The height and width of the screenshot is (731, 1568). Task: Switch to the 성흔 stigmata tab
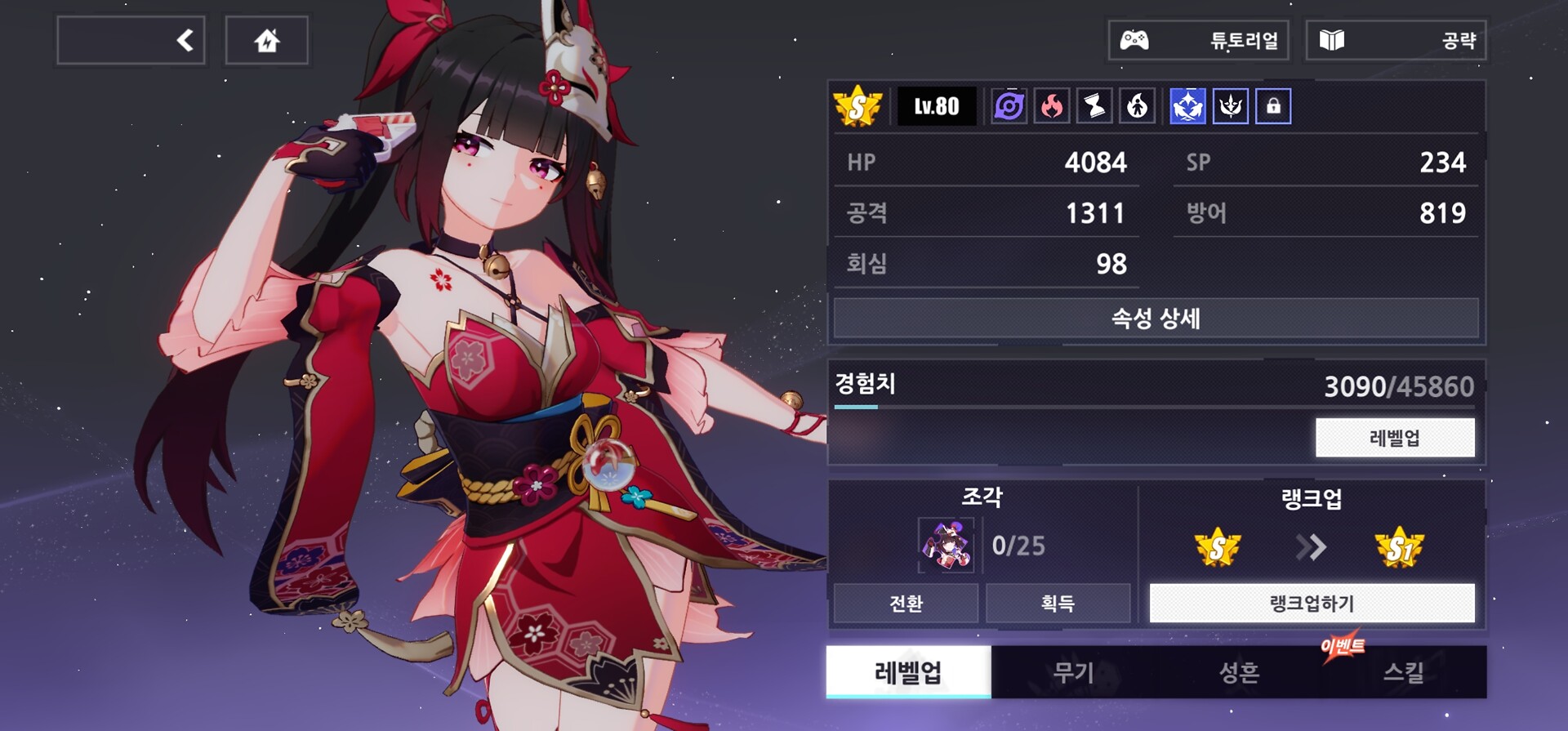click(1239, 672)
